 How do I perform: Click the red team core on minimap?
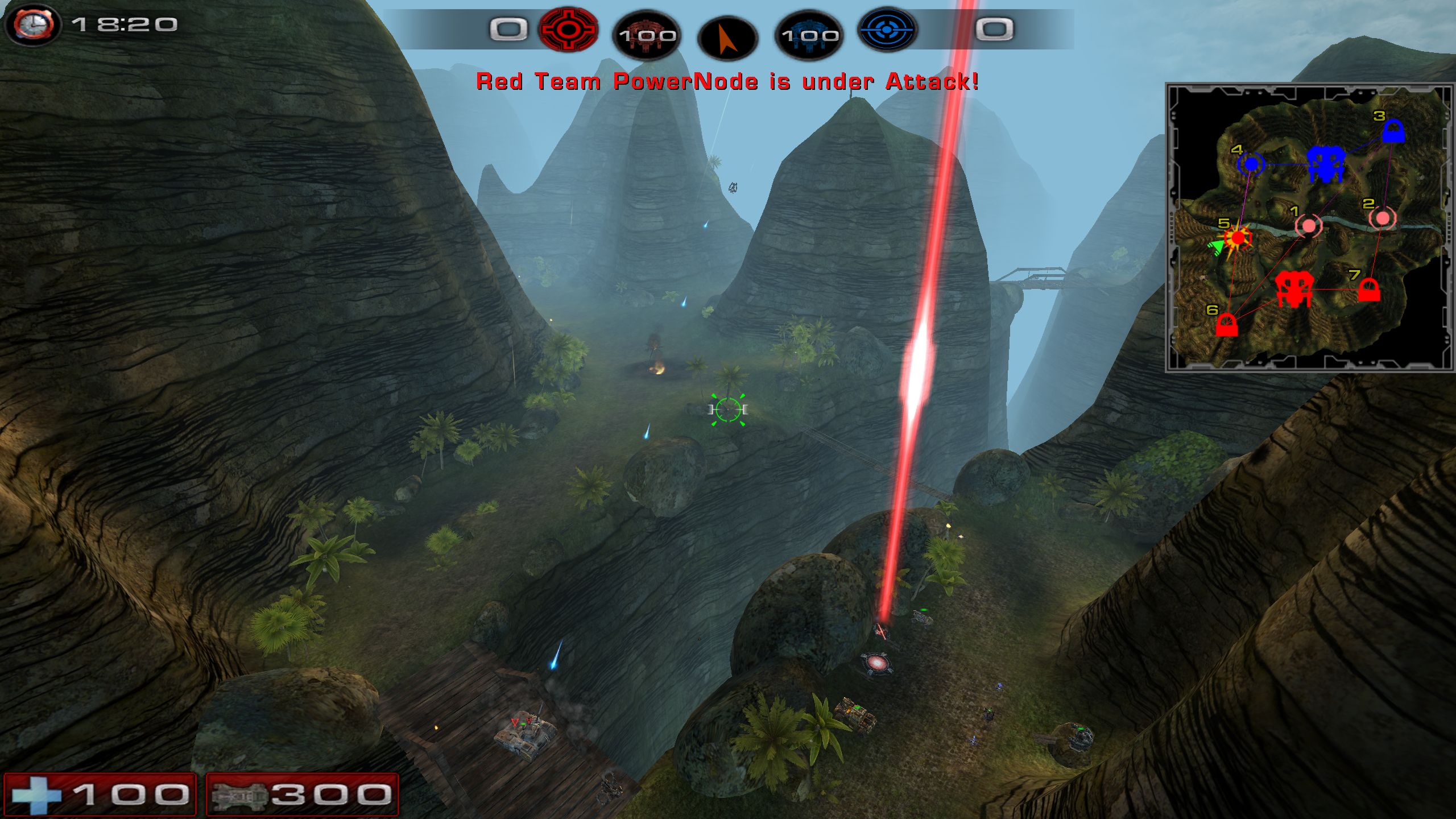1294,289
